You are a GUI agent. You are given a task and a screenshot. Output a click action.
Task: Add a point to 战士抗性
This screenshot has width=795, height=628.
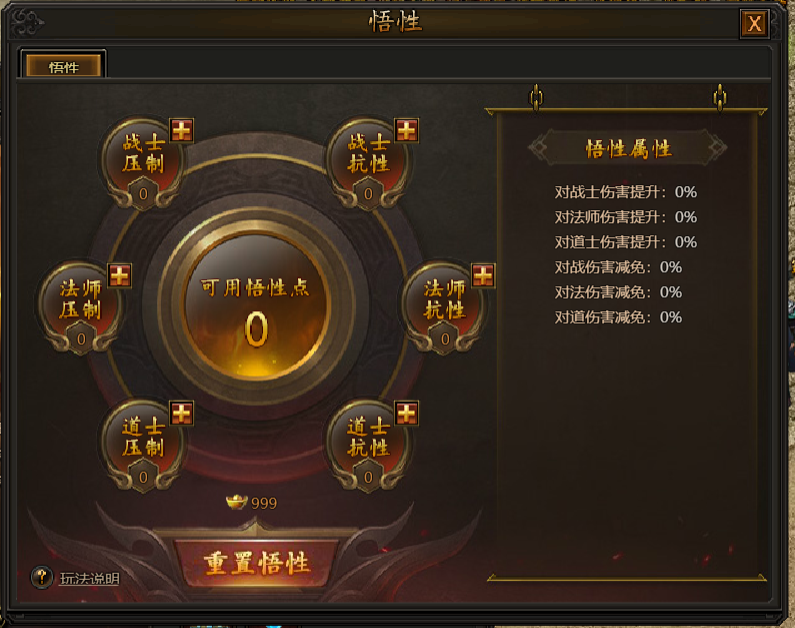point(406,129)
